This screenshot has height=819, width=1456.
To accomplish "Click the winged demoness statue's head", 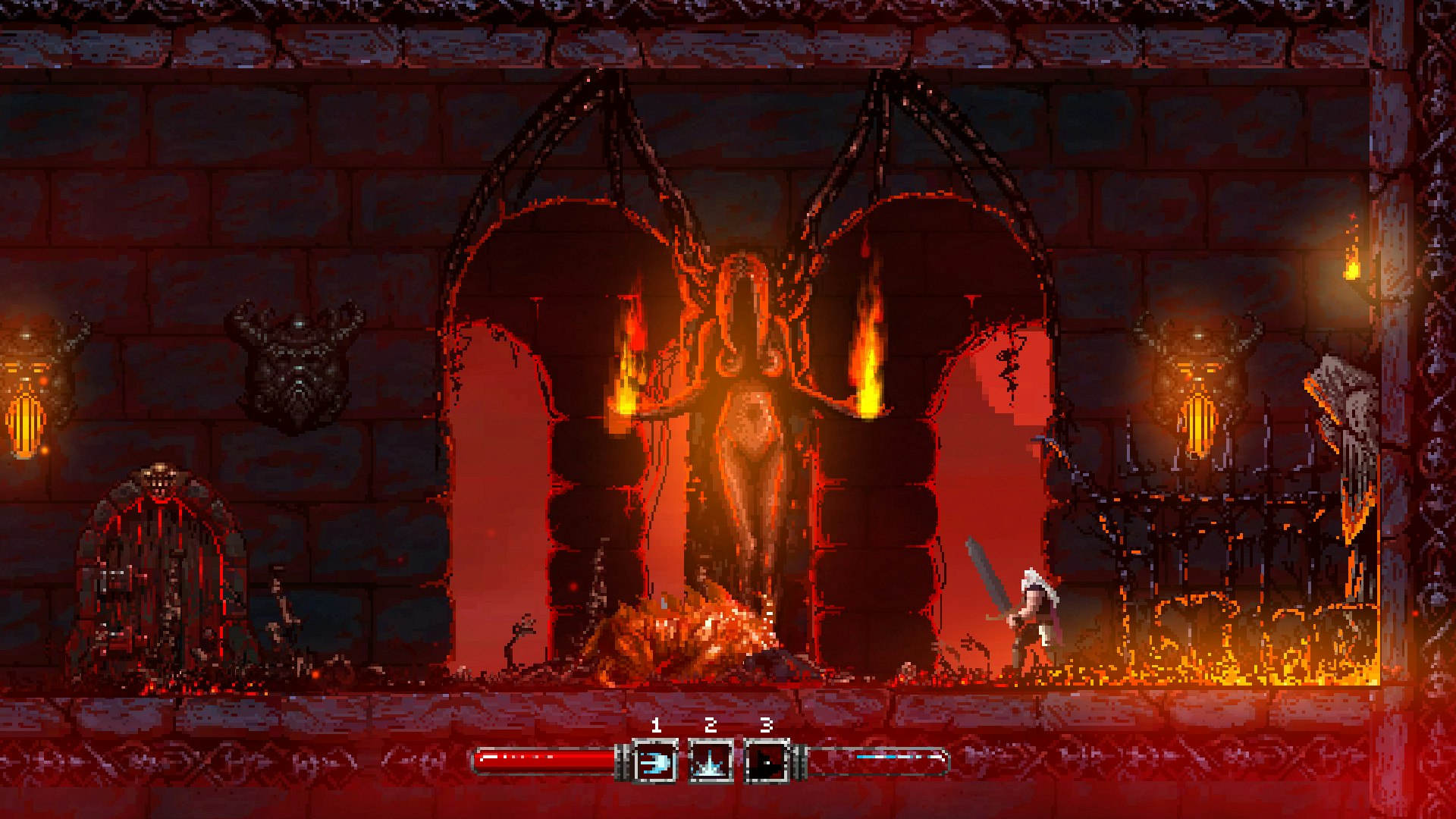I will 741,288.
